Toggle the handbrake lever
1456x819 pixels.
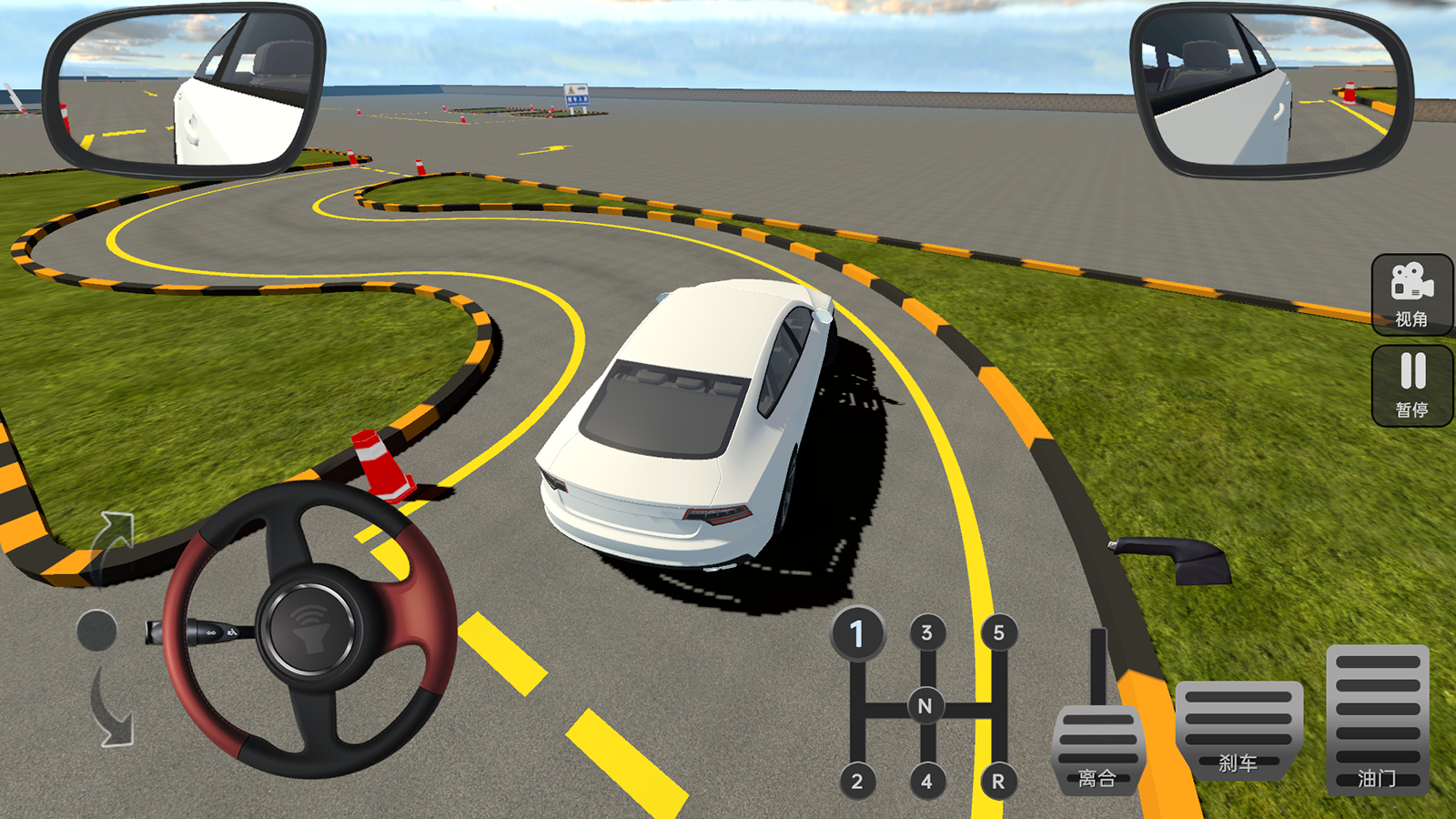(1174, 557)
